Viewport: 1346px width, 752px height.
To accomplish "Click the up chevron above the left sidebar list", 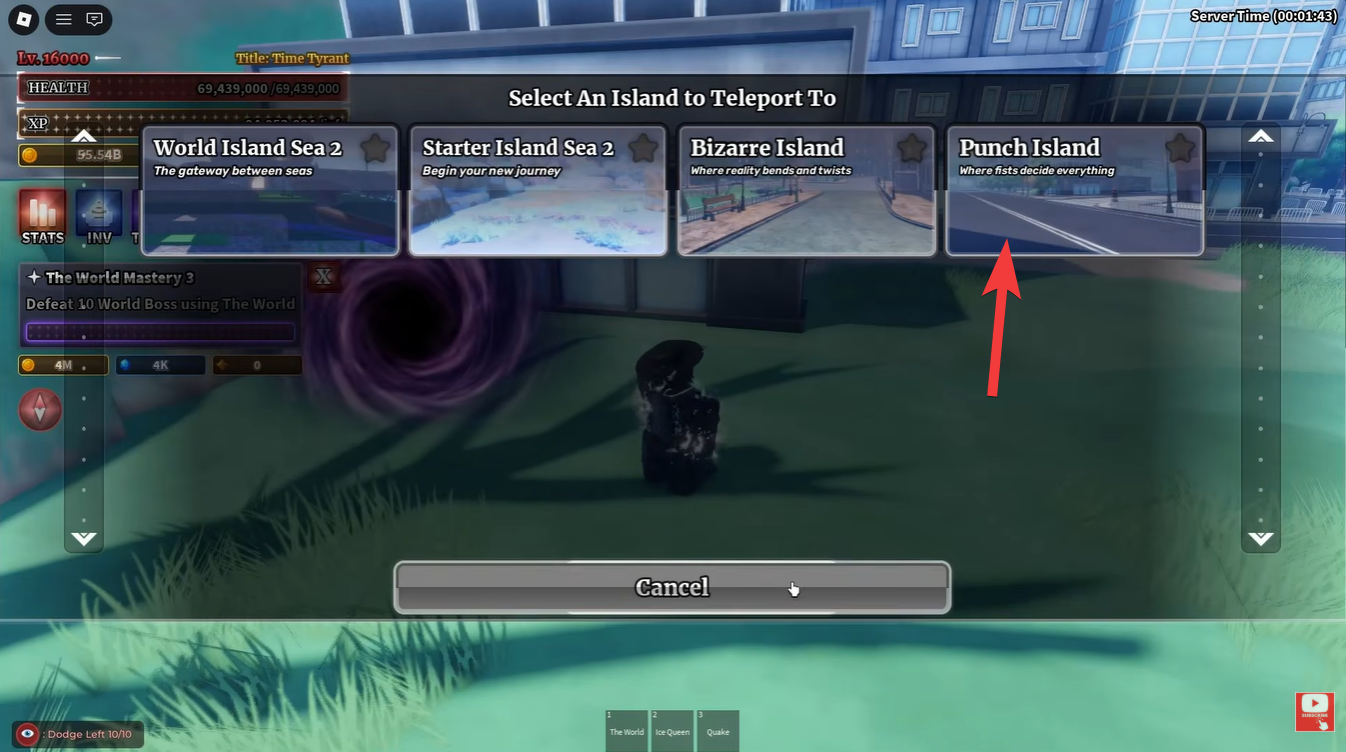I will pos(83,138).
